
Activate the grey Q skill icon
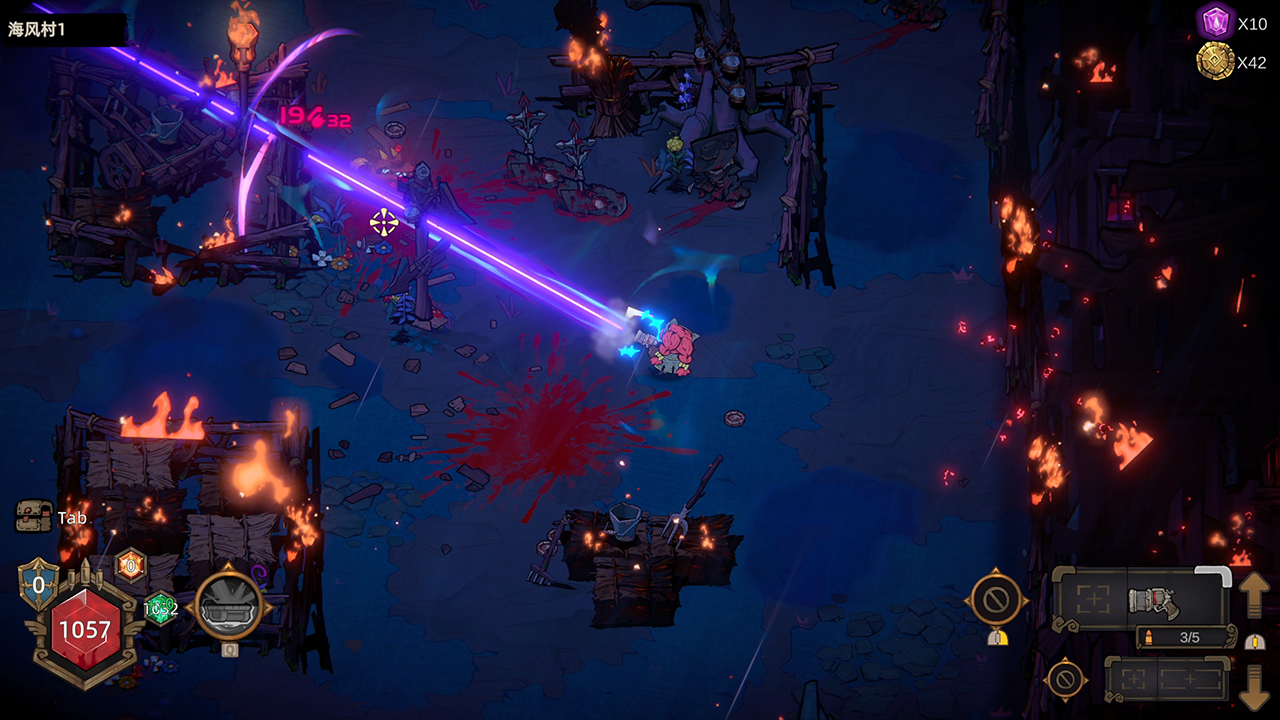(228, 605)
